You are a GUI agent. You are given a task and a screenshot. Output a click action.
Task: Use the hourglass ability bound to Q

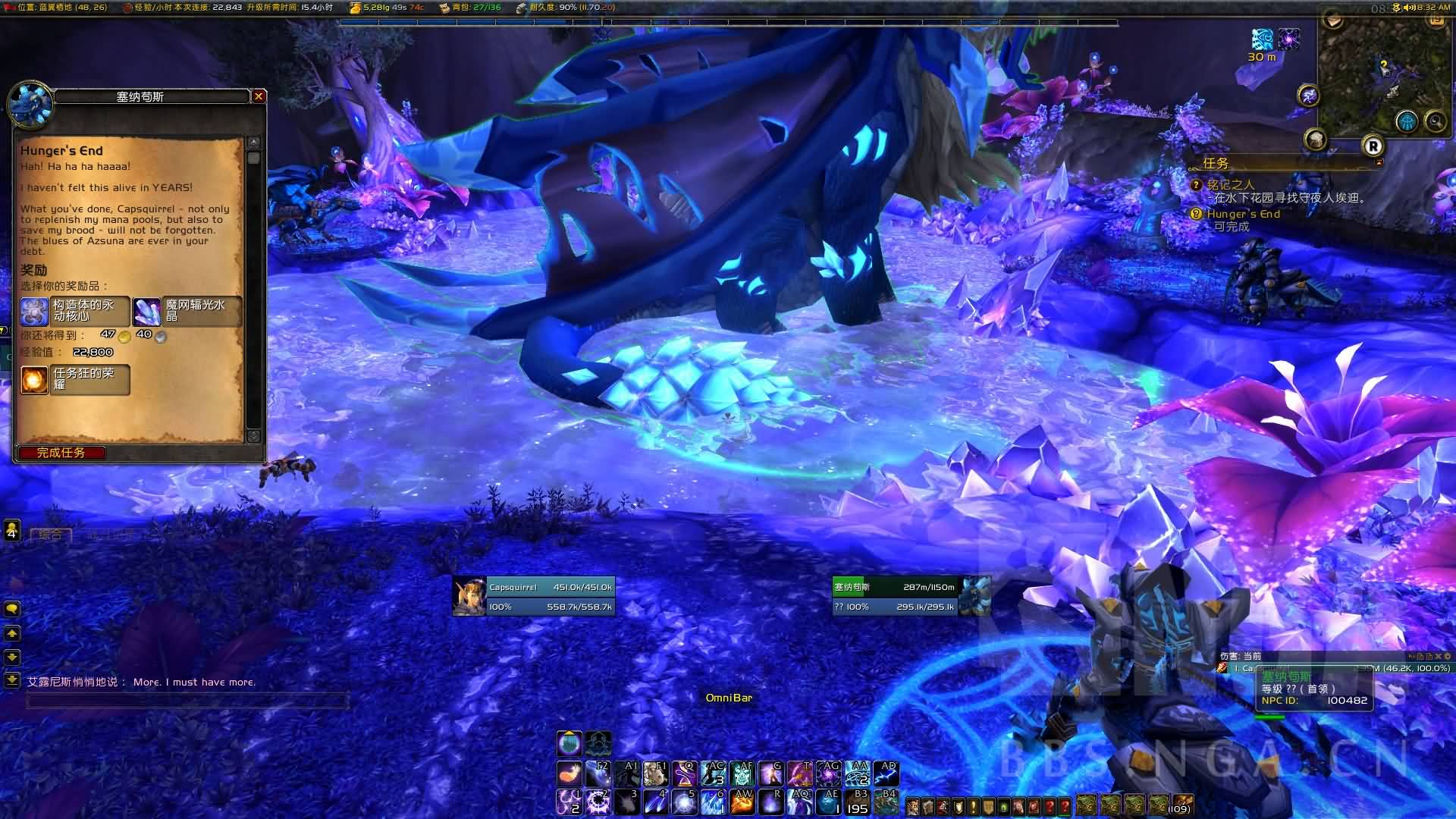point(685,774)
